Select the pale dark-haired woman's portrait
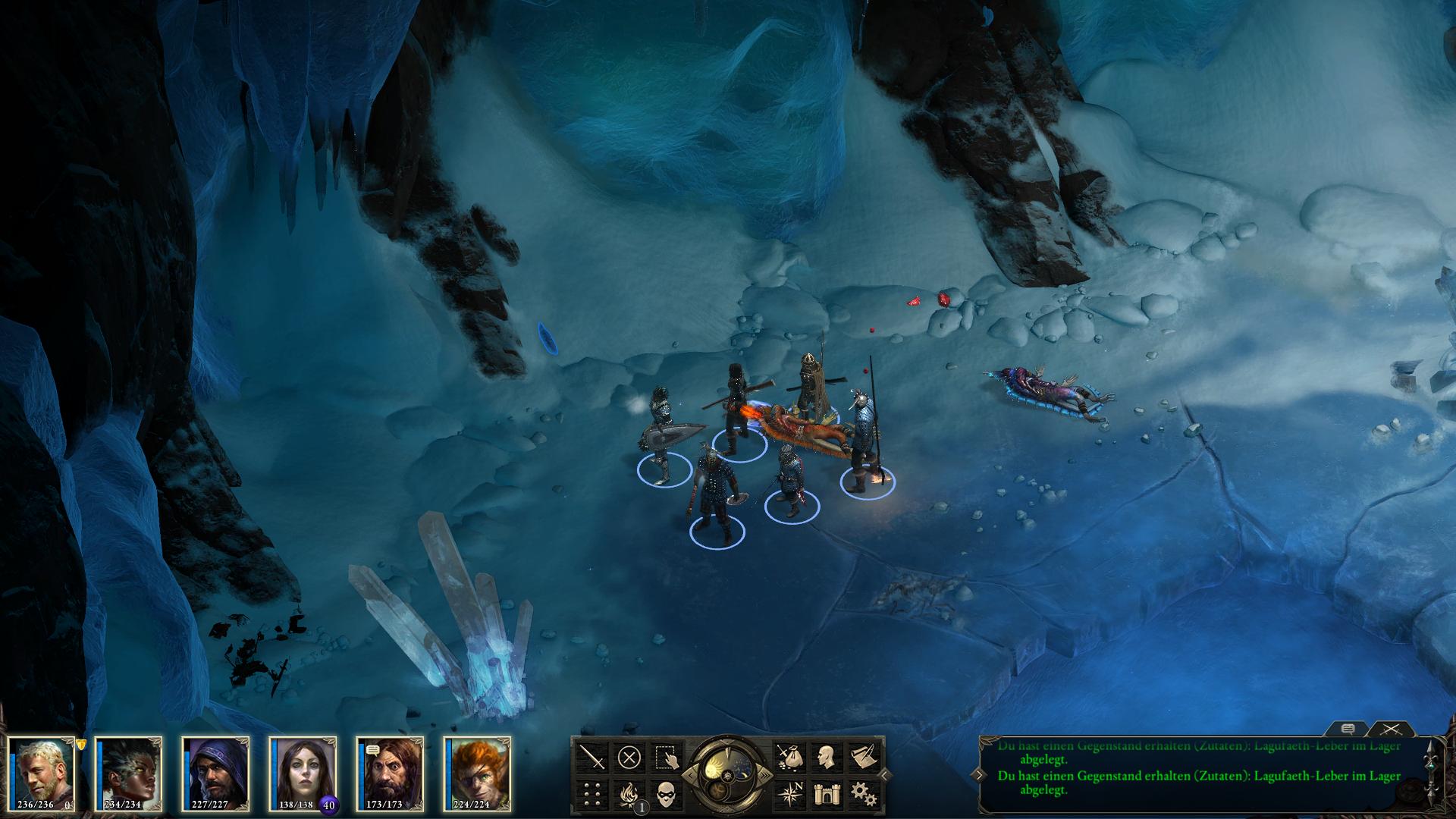 (303, 770)
